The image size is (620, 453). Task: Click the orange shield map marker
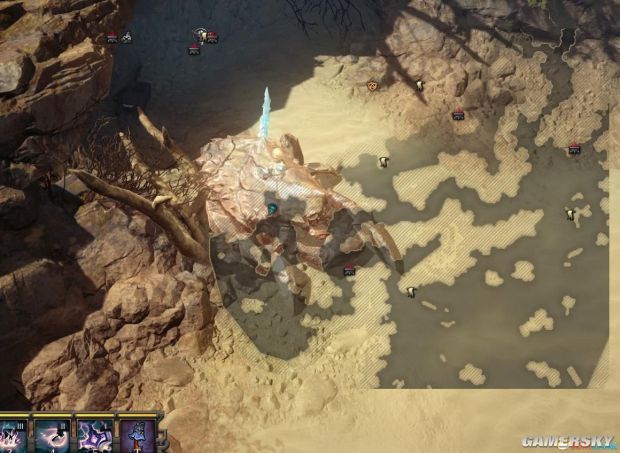[x=374, y=86]
